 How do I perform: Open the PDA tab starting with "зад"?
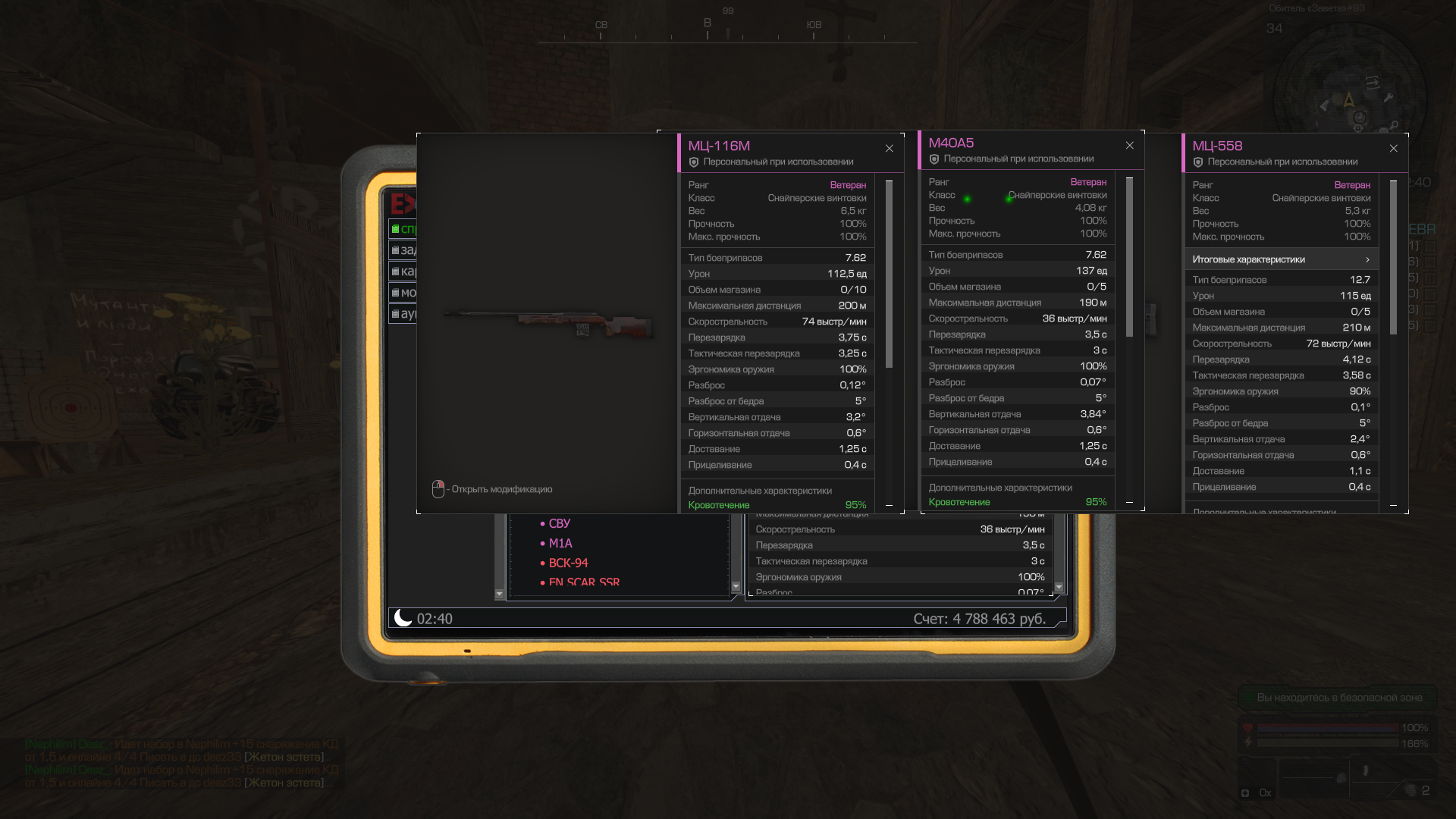point(403,250)
